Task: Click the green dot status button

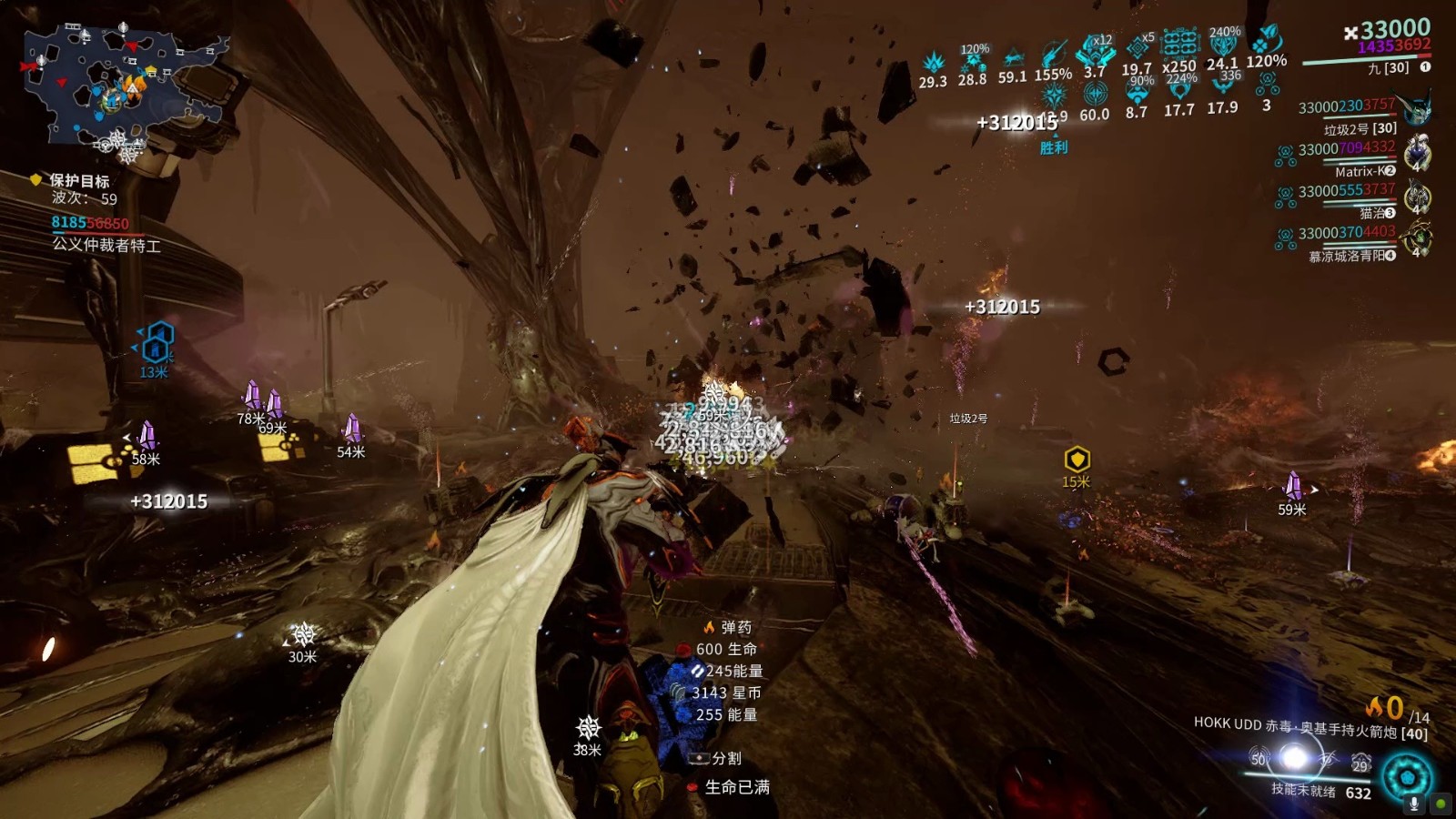Action: (1441, 804)
